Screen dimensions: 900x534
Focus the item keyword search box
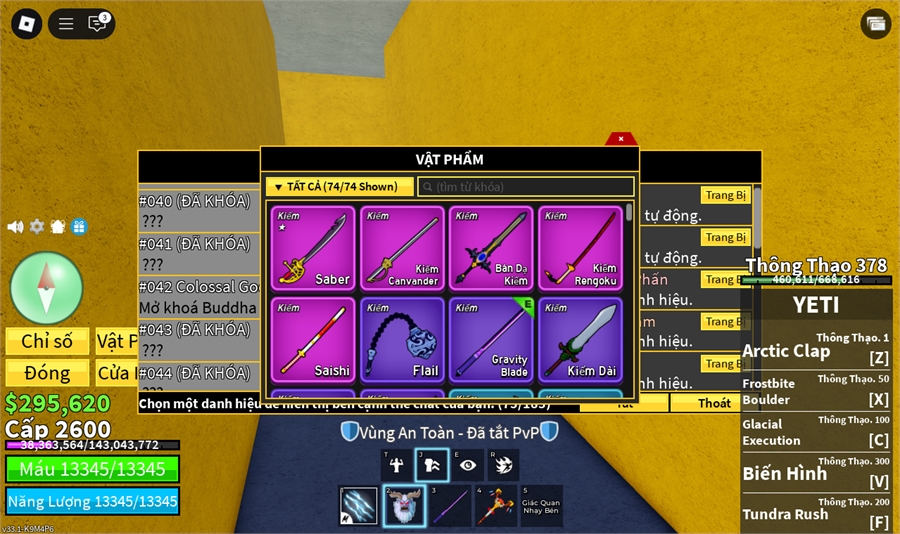point(525,187)
